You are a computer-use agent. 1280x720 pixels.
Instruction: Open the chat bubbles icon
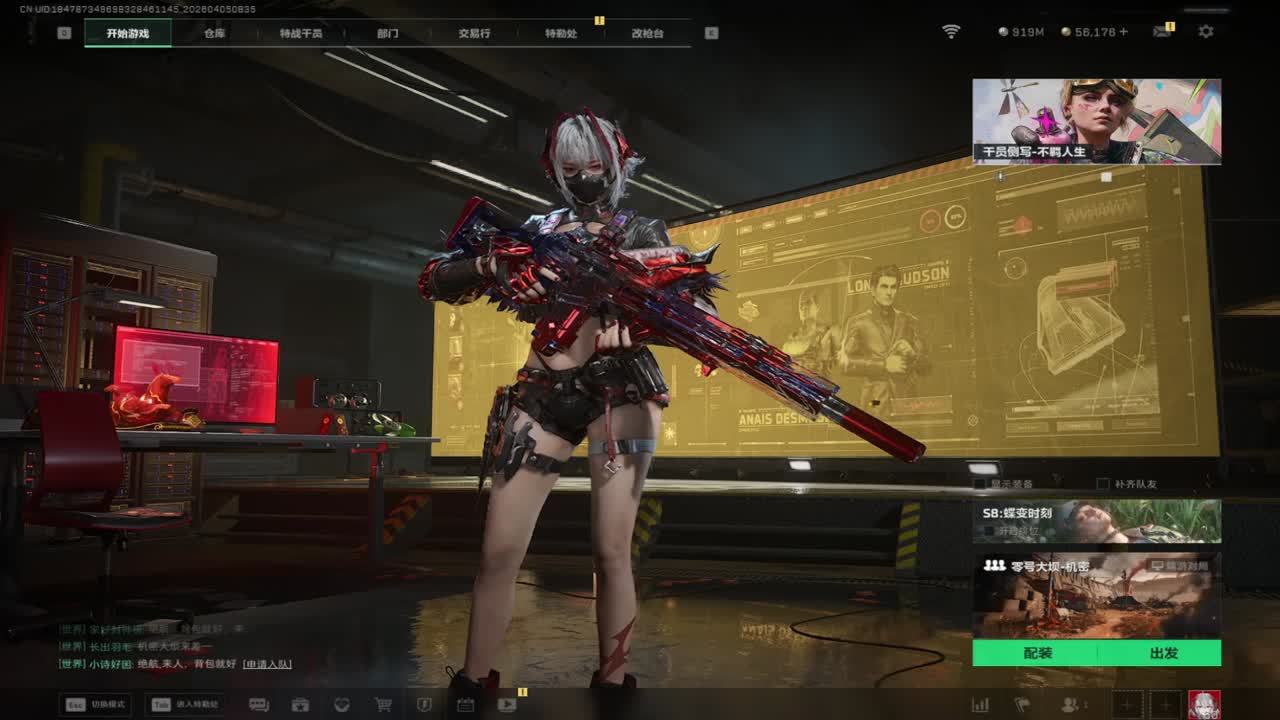point(258,704)
